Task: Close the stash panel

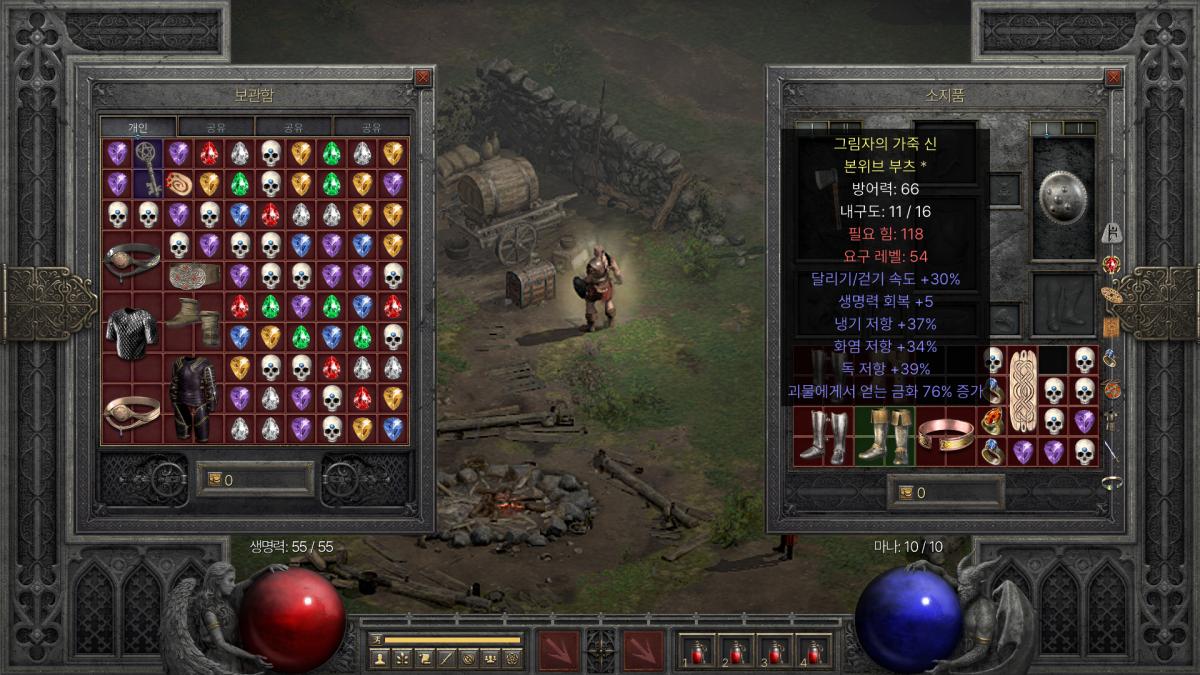Action: pyautogui.click(x=422, y=77)
